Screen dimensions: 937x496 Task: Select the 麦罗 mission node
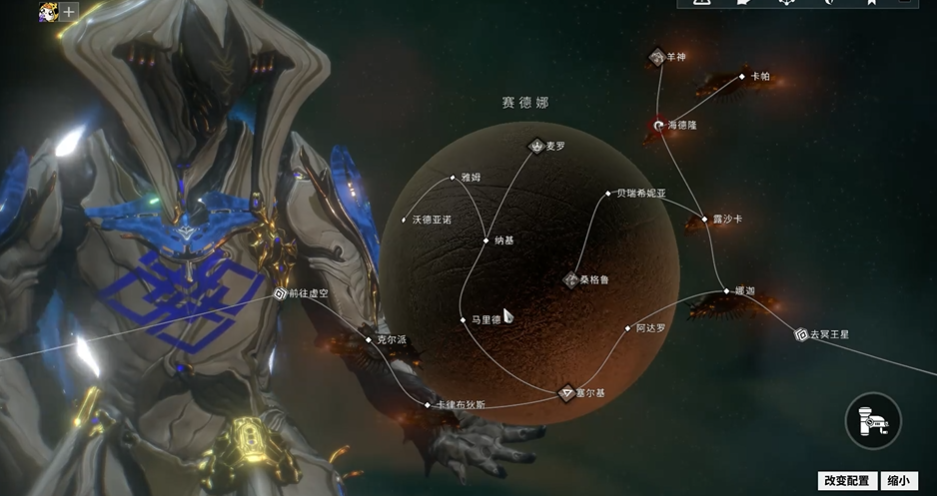click(x=538, y=146)
